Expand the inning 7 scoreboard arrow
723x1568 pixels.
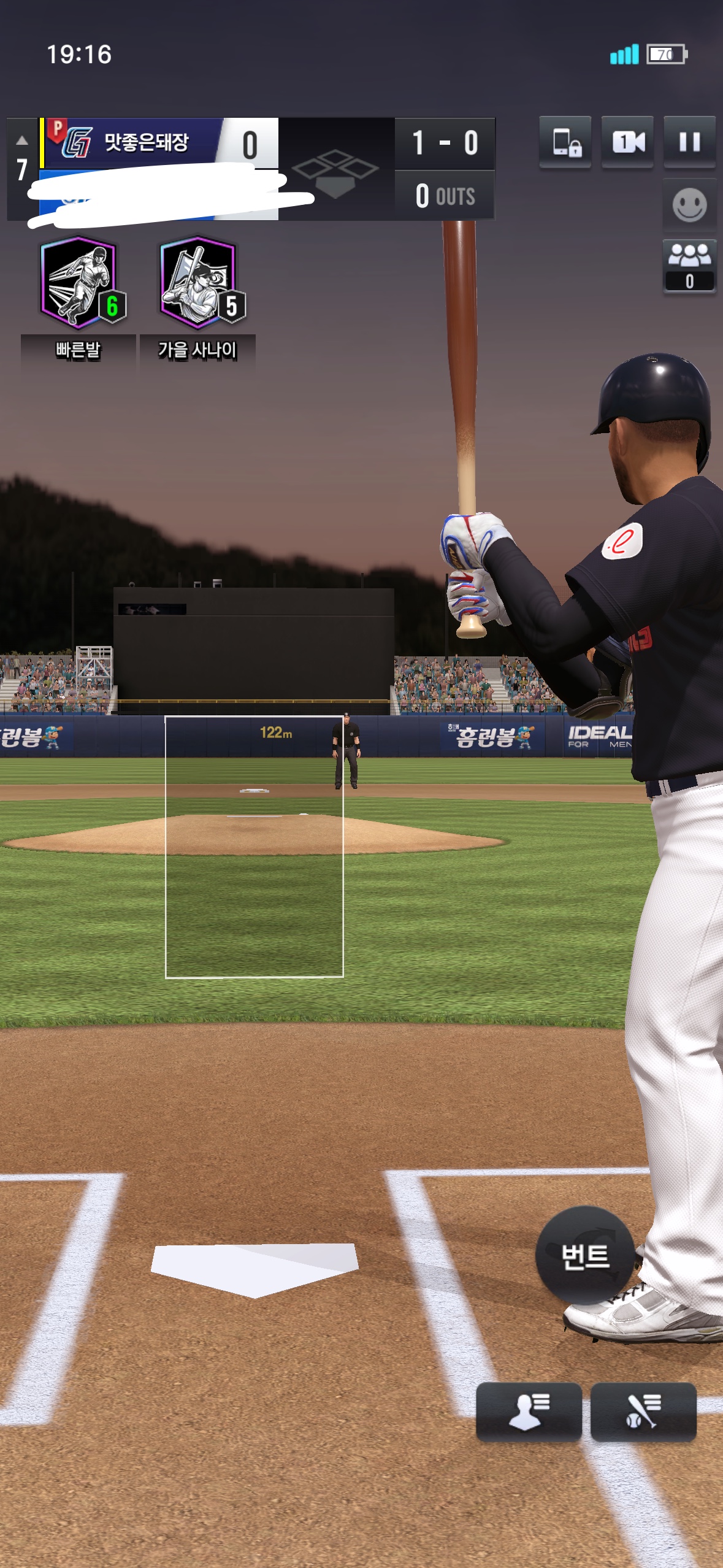point(22,141)
